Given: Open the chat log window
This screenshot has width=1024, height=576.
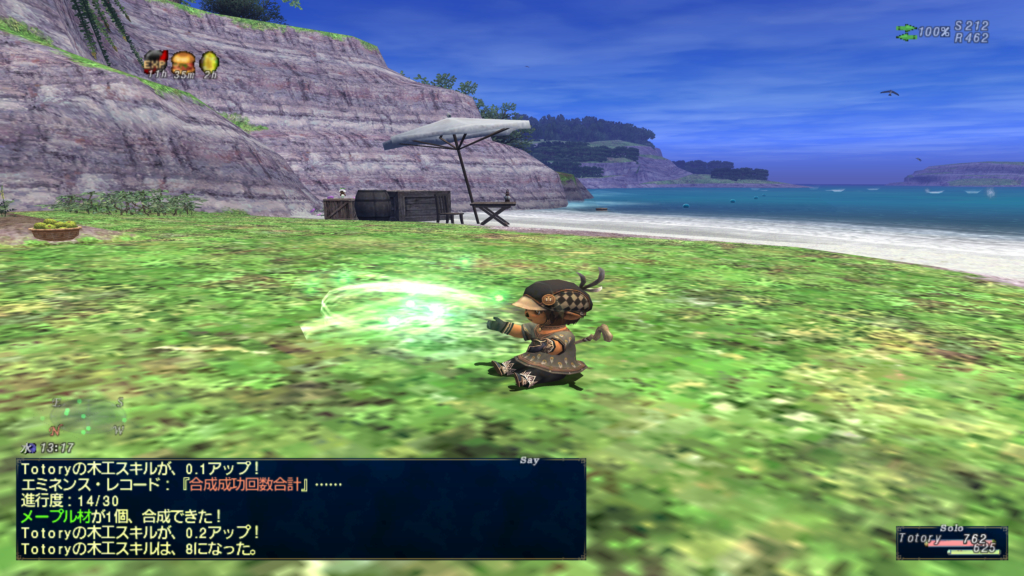Looking at the screenshot, I should 300,508.
